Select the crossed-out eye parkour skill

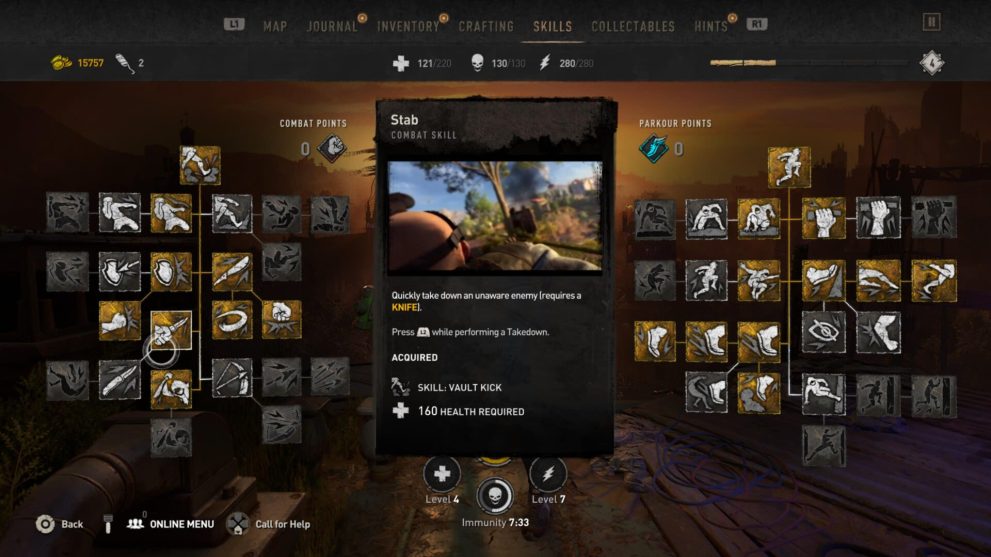[x=823, y=333]
